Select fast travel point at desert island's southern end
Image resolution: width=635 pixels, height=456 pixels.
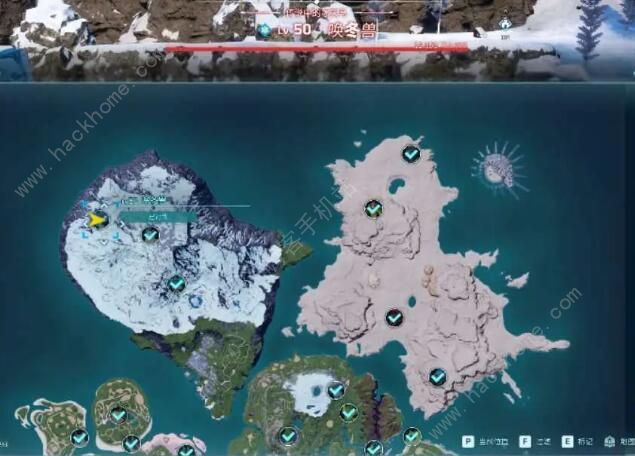(x=437, y=377)
